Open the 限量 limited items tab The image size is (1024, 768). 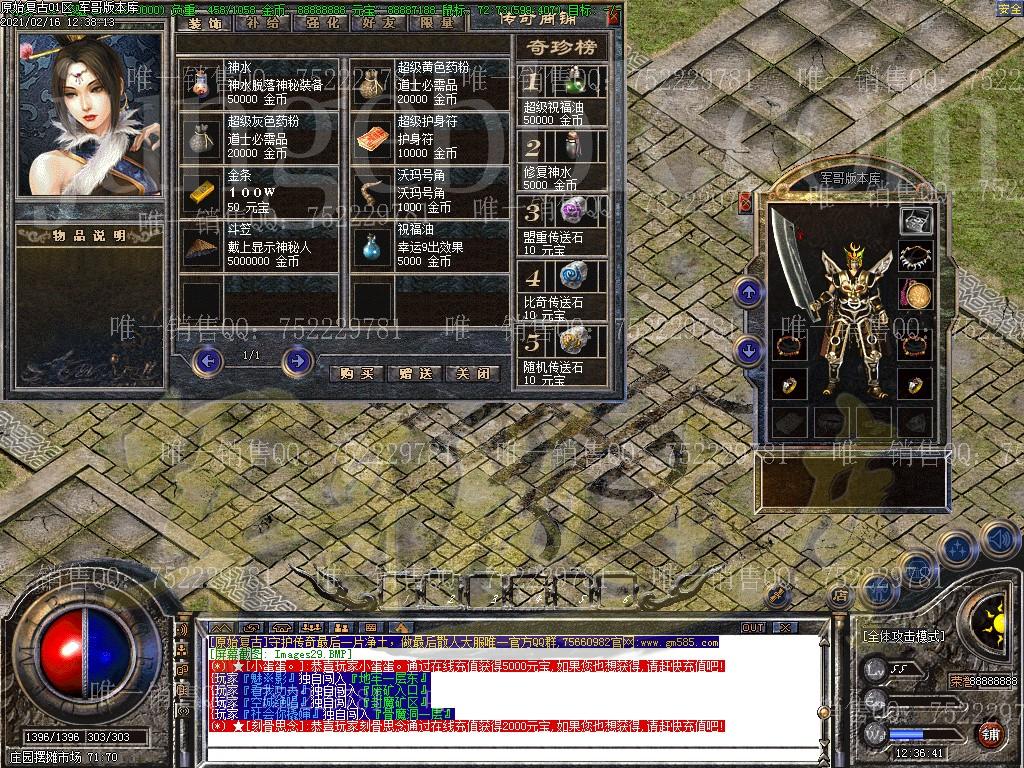[x=436, y=22]
